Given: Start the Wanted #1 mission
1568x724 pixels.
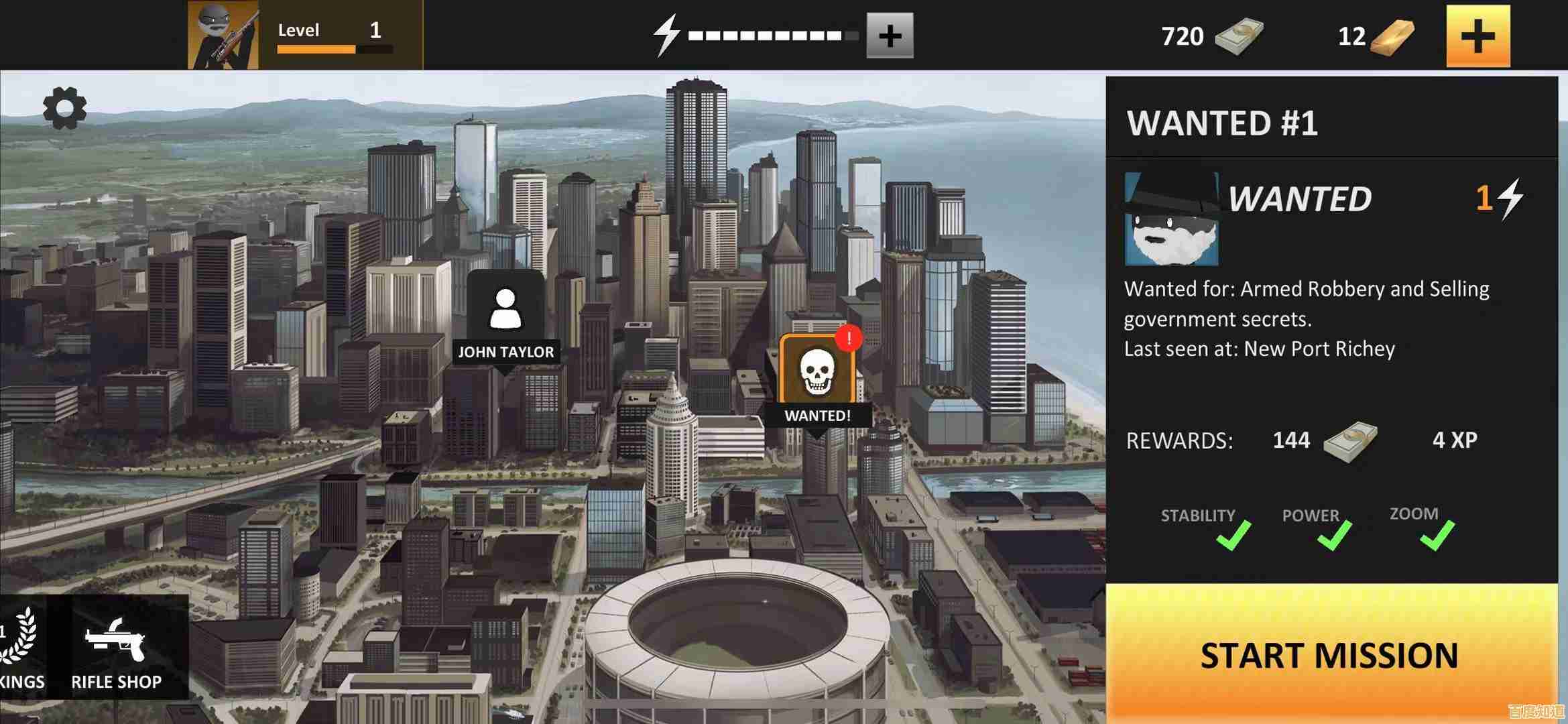Looking at the screenshot, I should [1330, 654].
